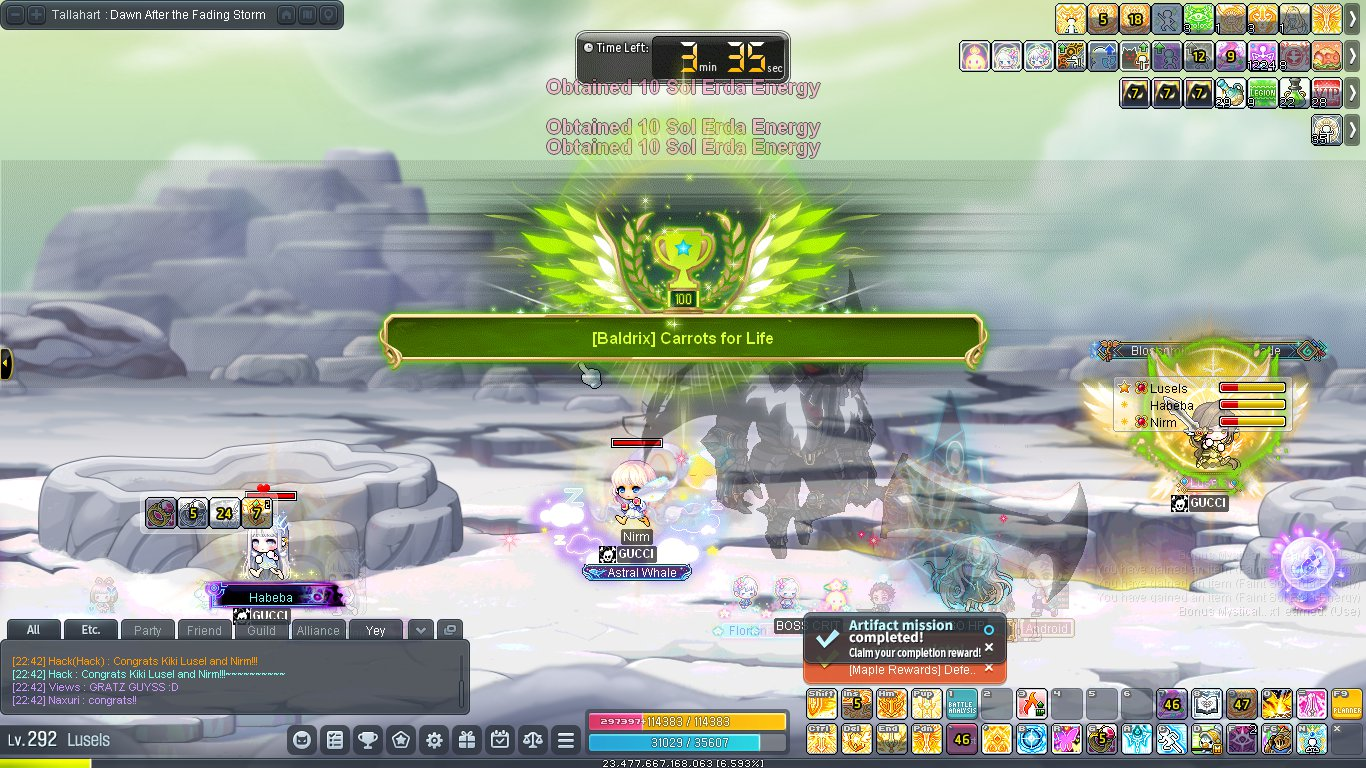Click the gift box icon
1366x768 pixels.
(x=467, y=741)
